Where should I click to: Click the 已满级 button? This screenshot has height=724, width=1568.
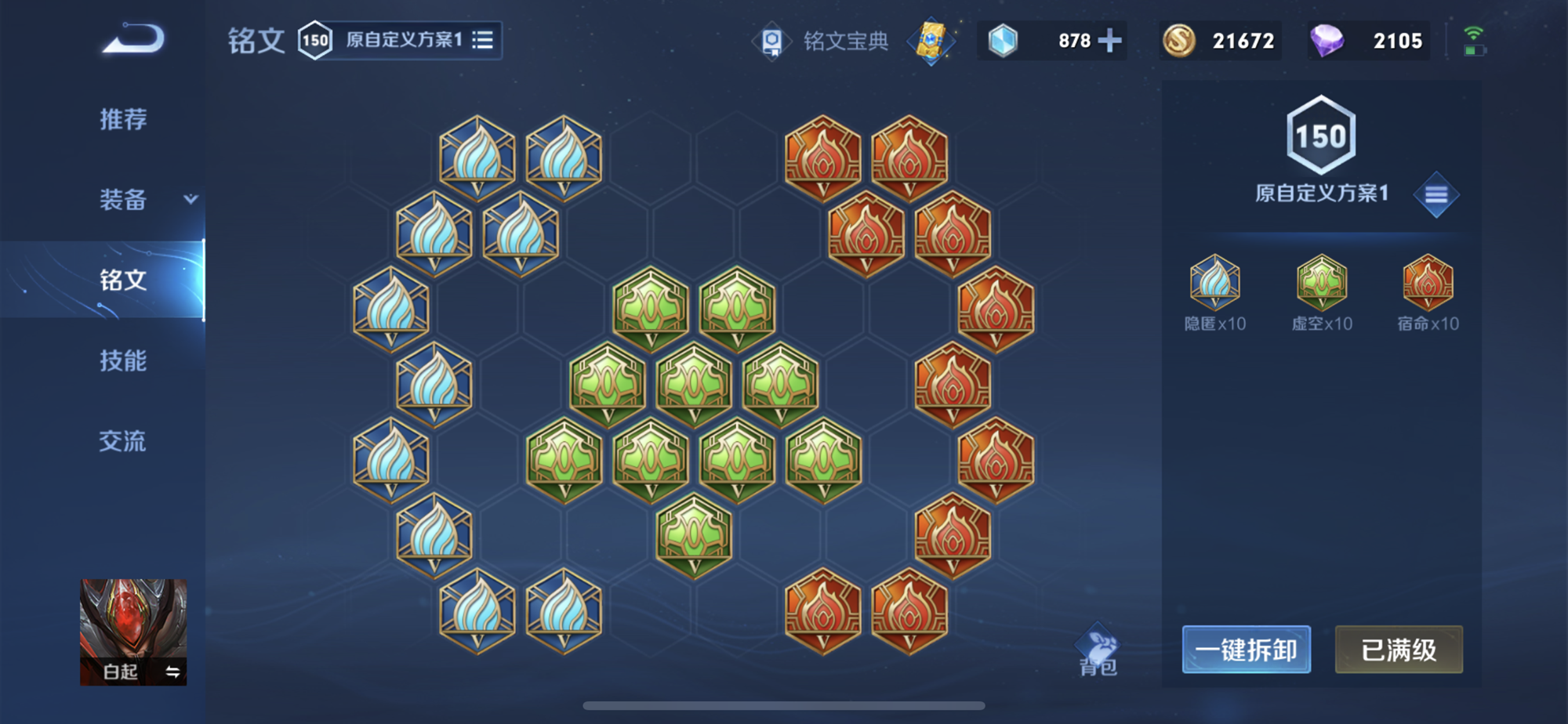(1399, 650)
